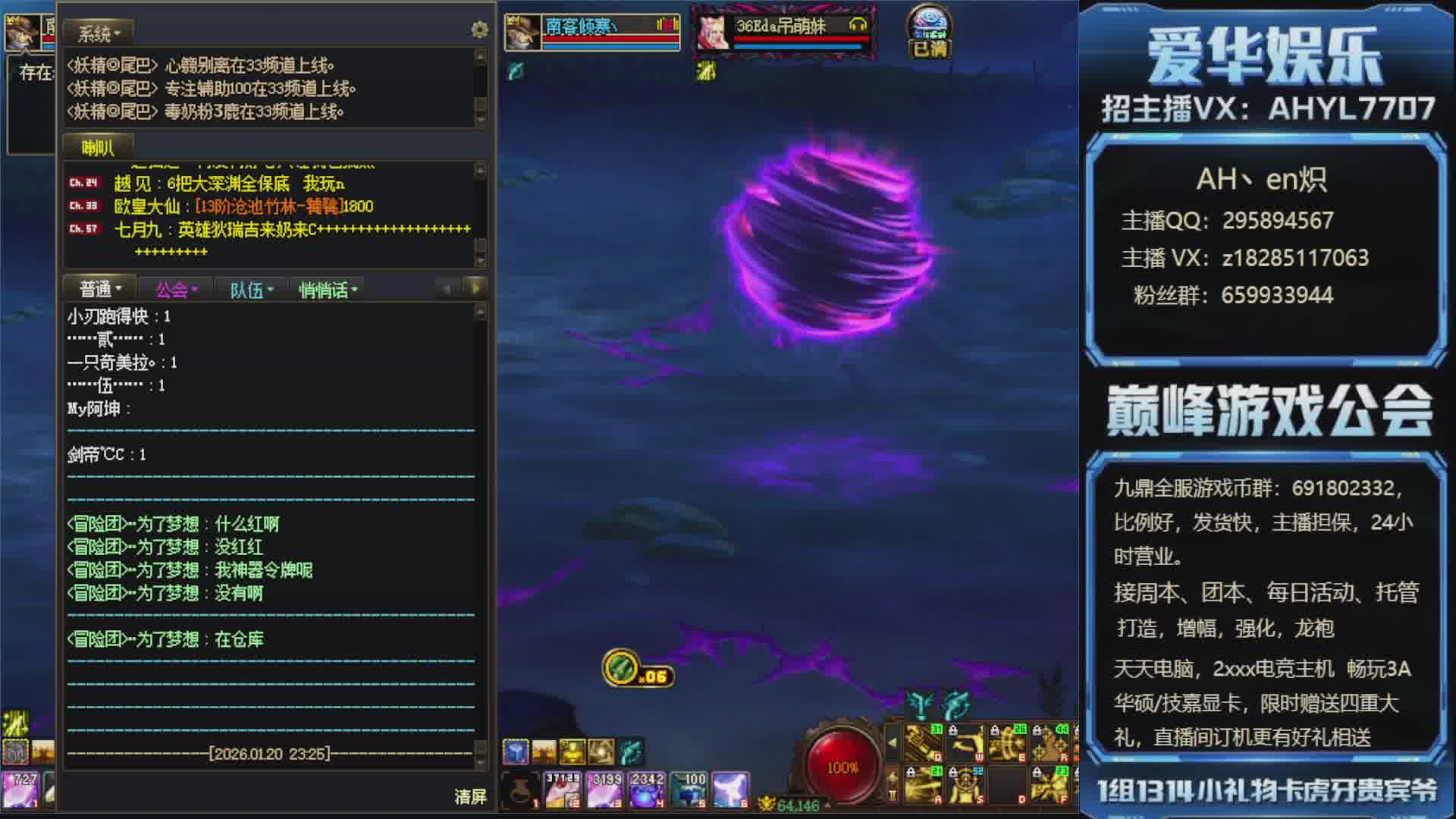Switch to the 普通 chat tab
The image size is (1456, 819).
100,289
